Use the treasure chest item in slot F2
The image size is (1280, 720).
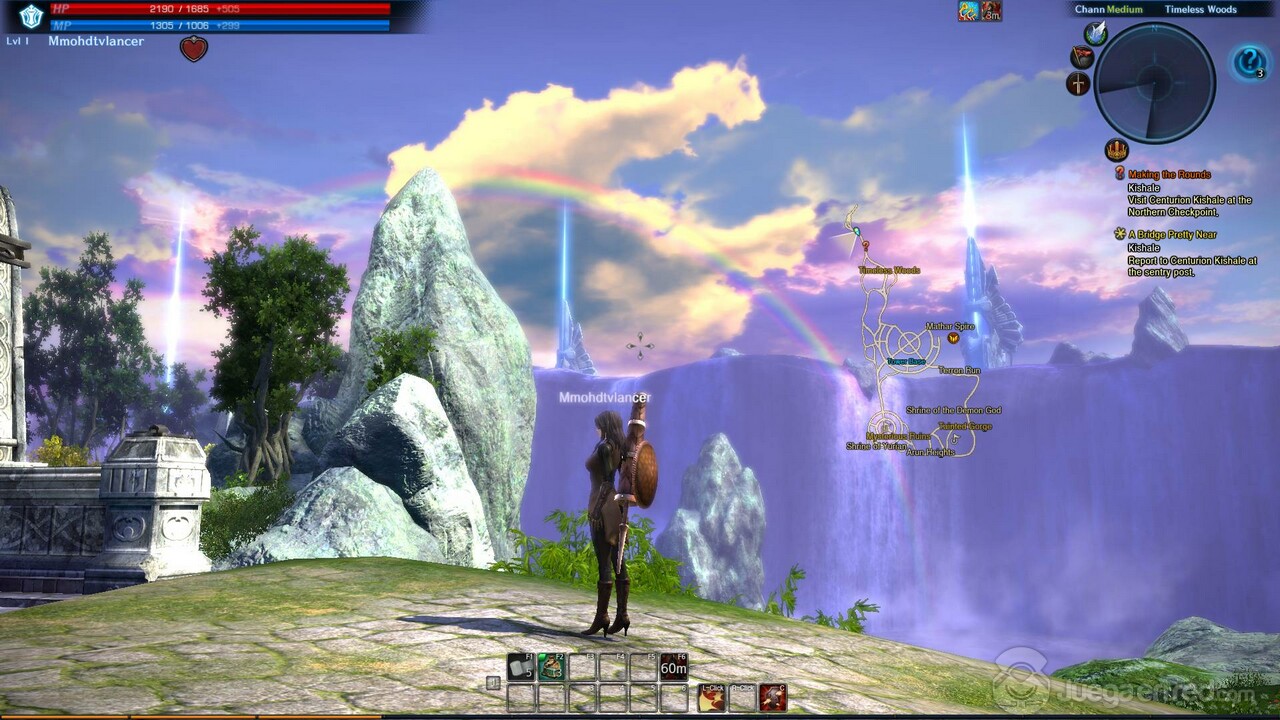coord(552,667)
